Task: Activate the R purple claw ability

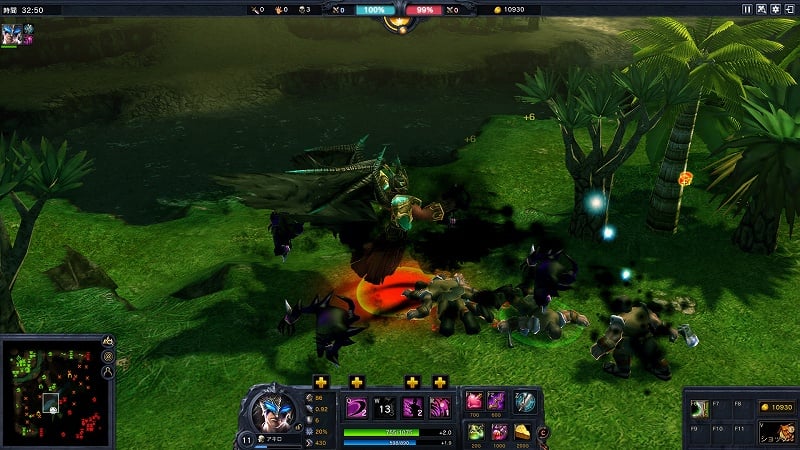Action: click(439, 407)
